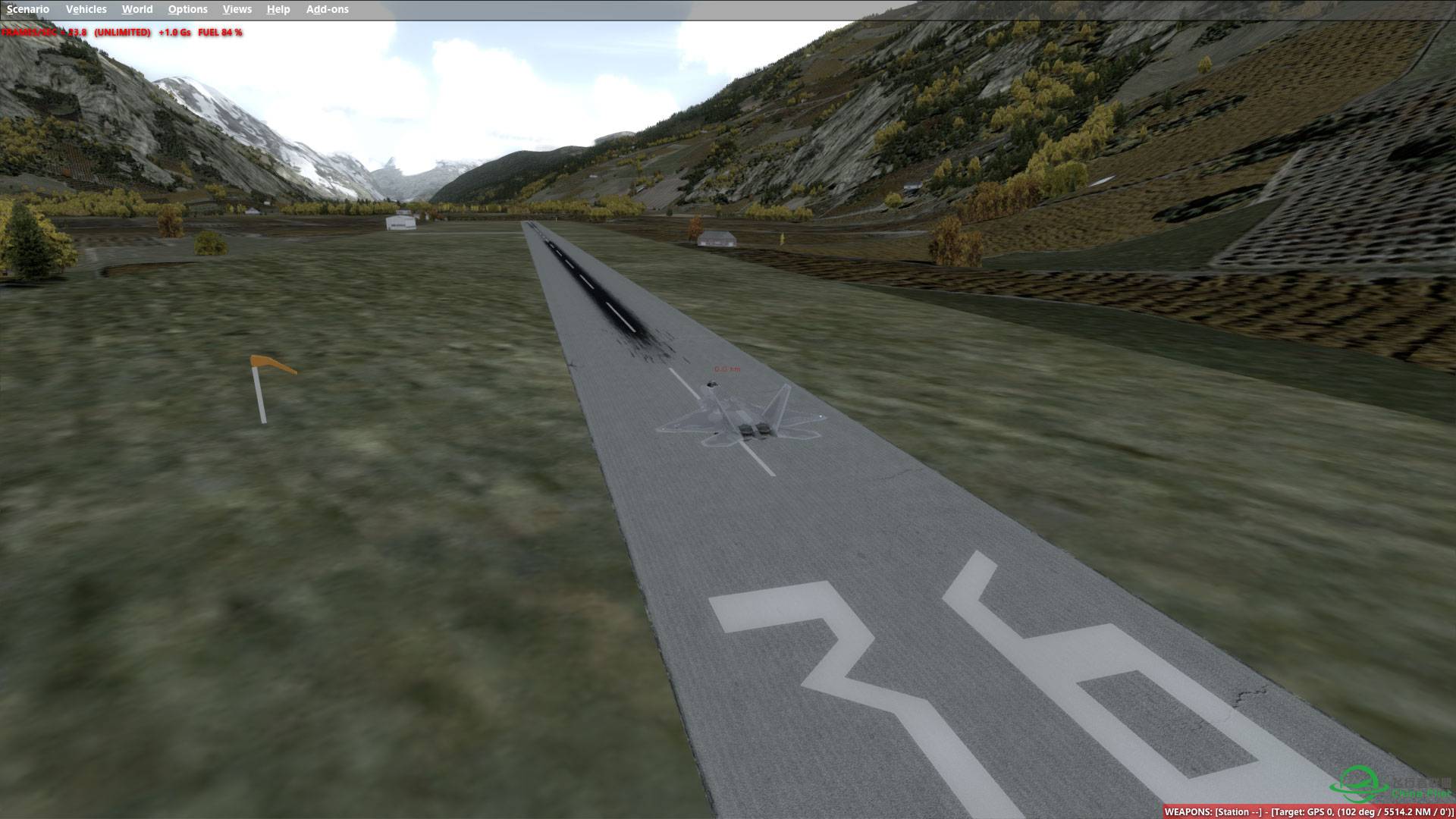
Task: Click the UNLIMITED frame rate indicator
Action: (123, 33)
